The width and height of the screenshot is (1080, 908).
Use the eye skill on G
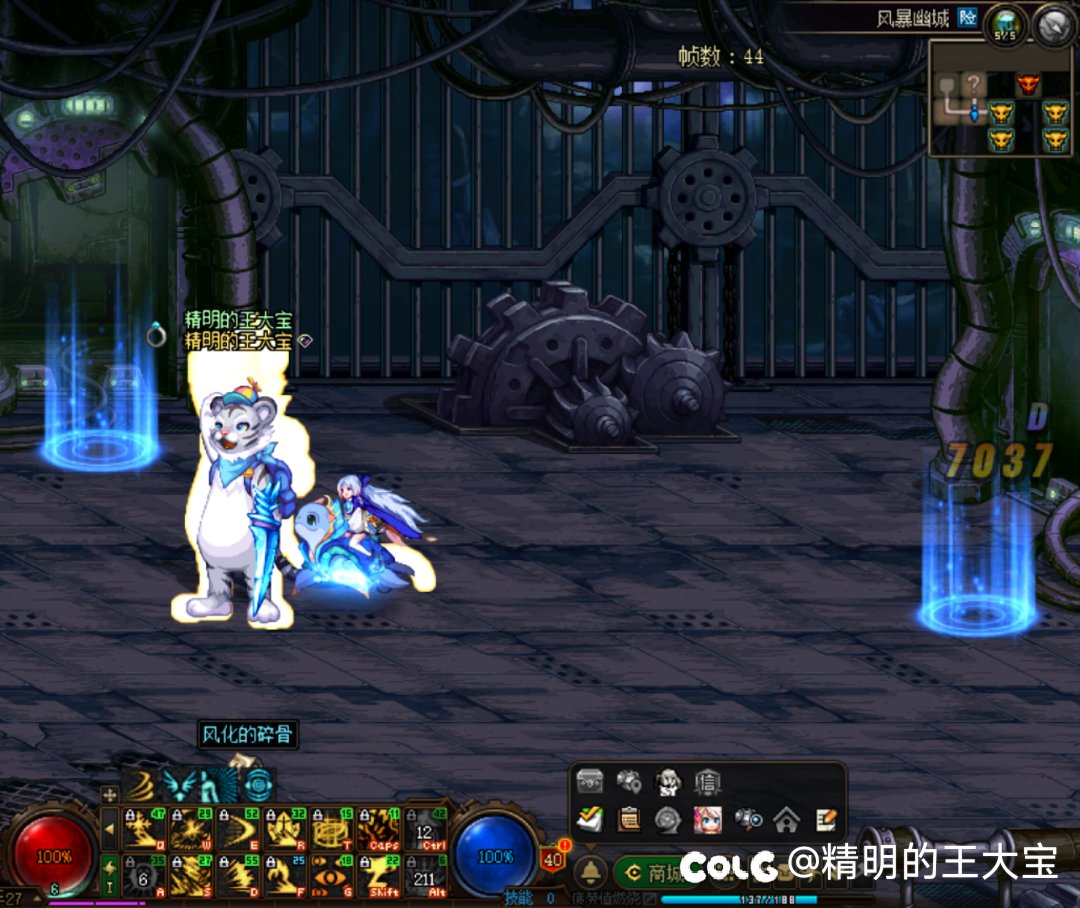[332, 875]
